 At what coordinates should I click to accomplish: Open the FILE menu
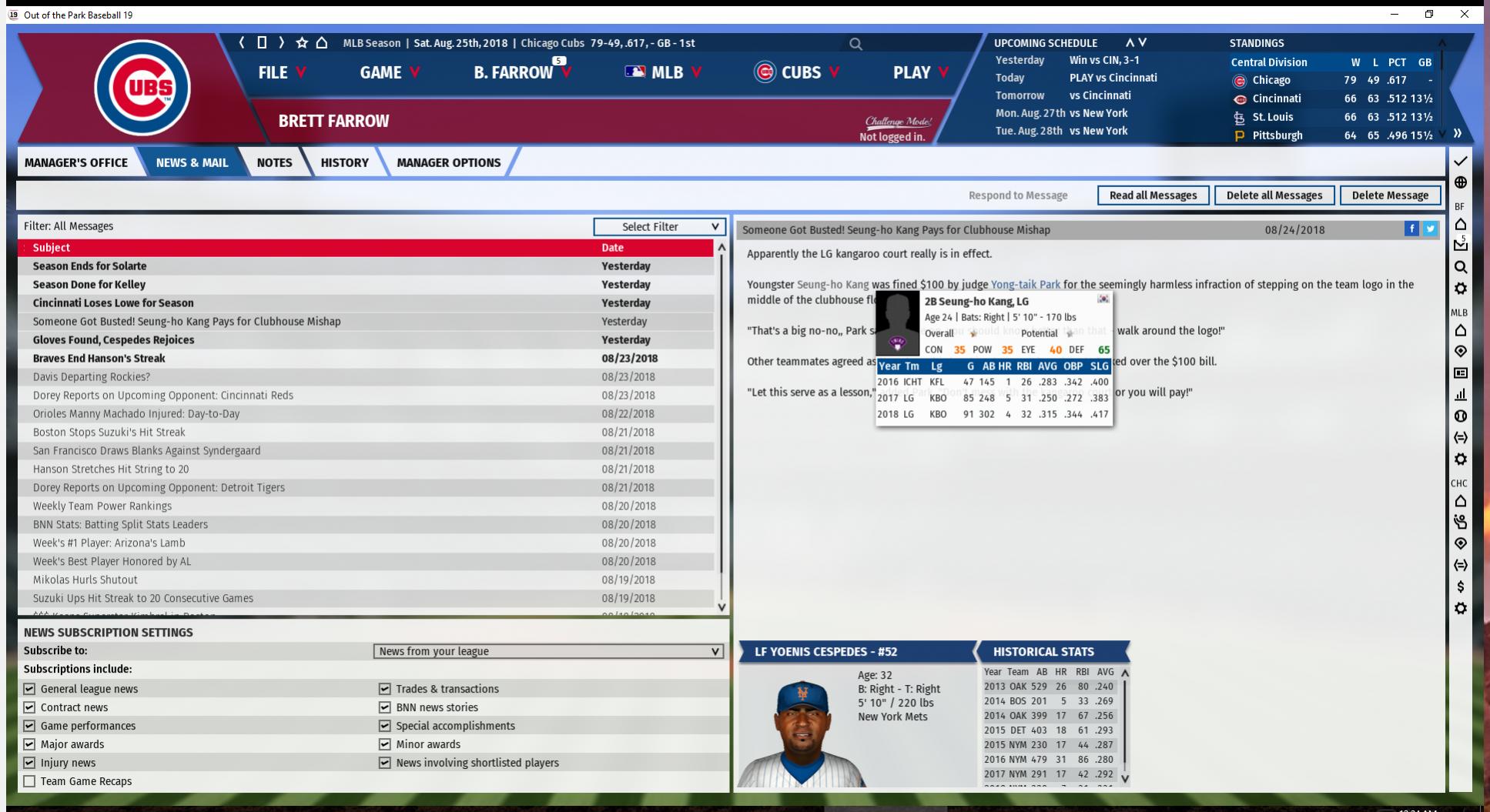282,72
